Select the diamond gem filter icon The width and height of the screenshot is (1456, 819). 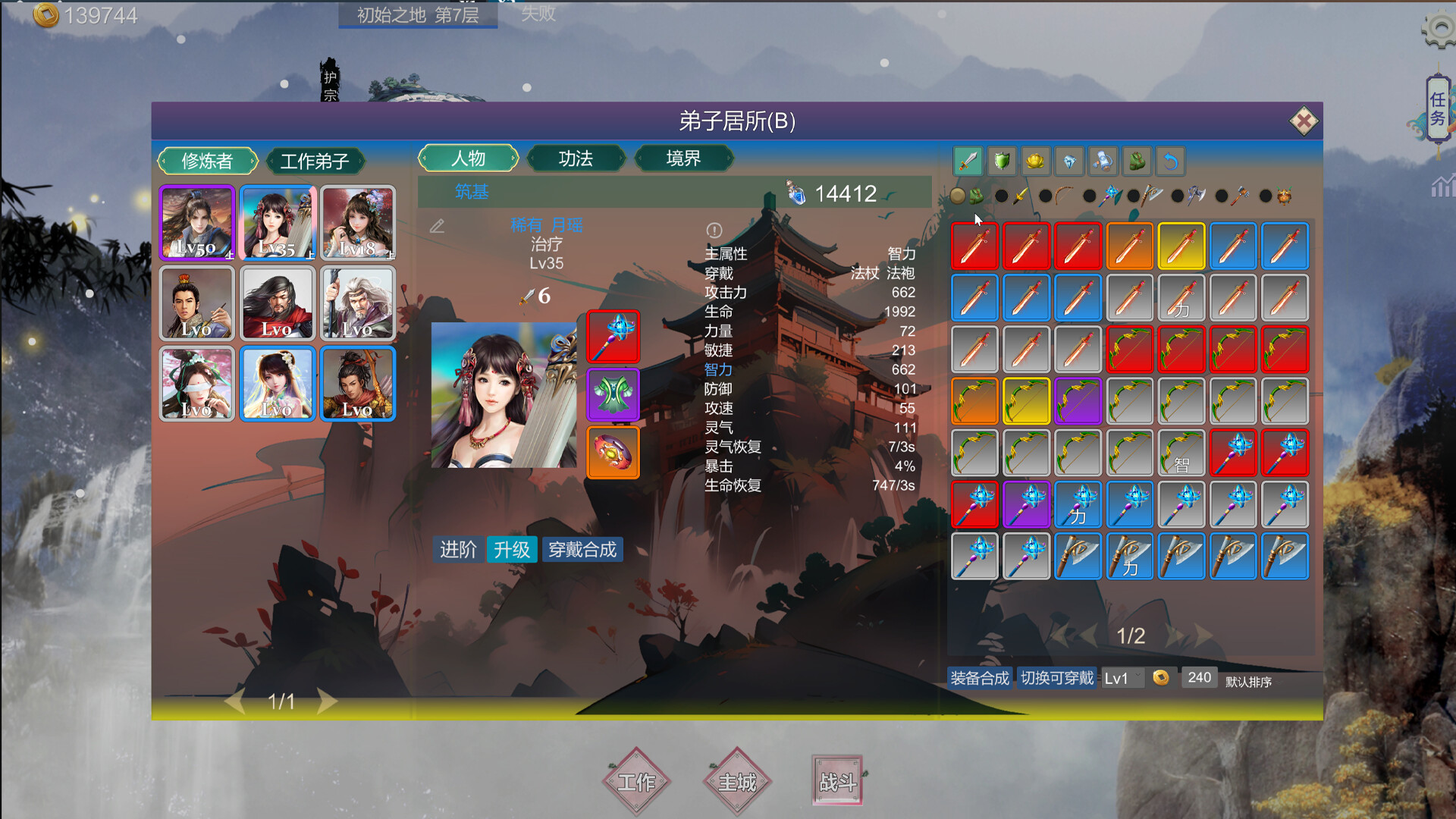tap(1069, 161)
